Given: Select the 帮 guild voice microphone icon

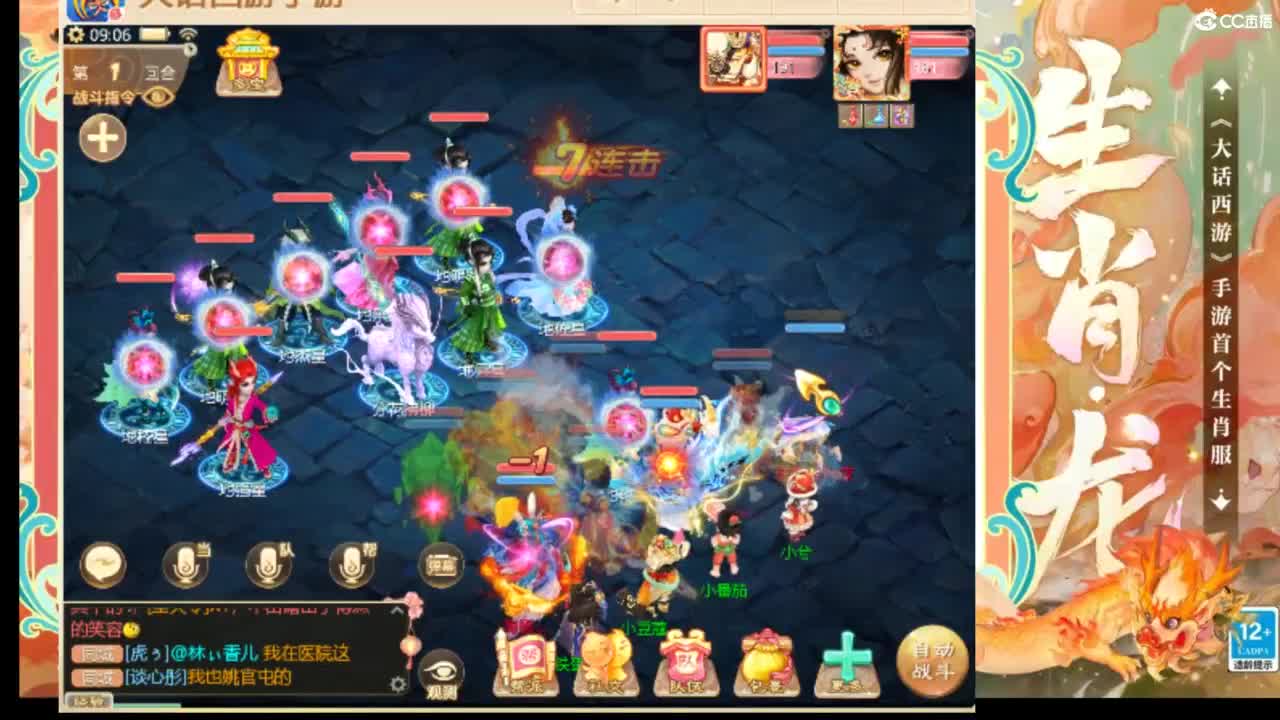Looking at the screenshot, I should 349,565.
